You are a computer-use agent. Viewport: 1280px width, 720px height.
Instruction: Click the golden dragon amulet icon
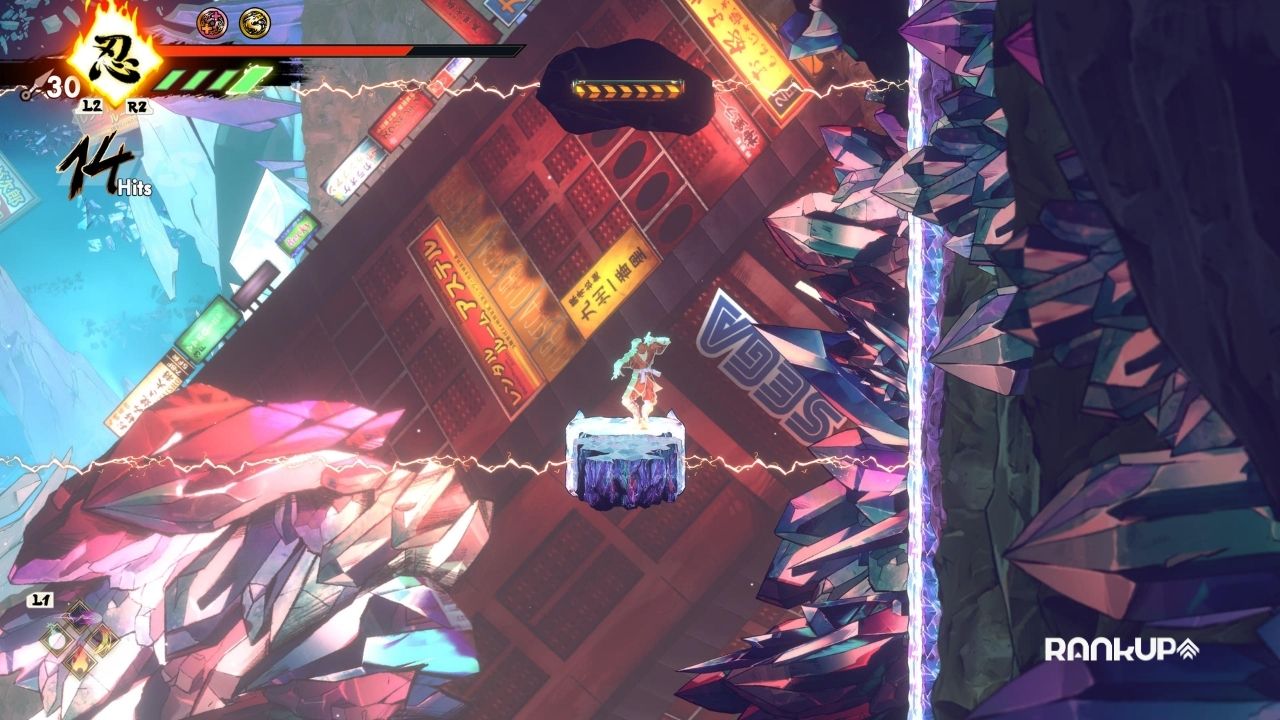(253, 20)
